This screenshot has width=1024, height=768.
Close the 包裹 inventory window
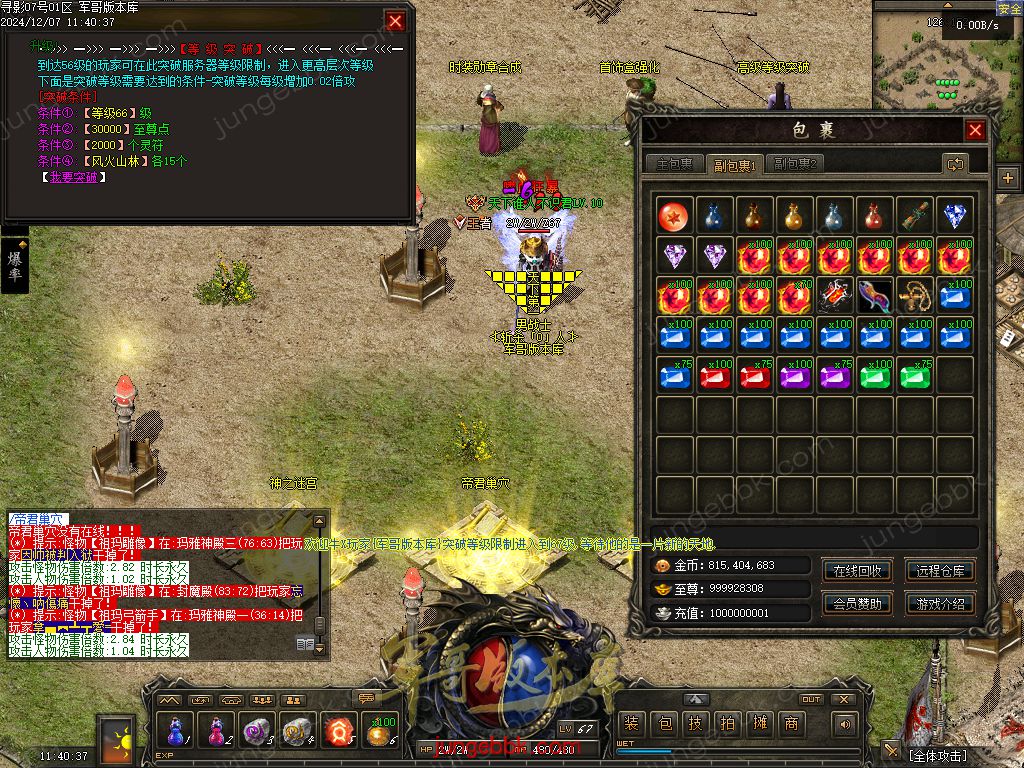975,131
